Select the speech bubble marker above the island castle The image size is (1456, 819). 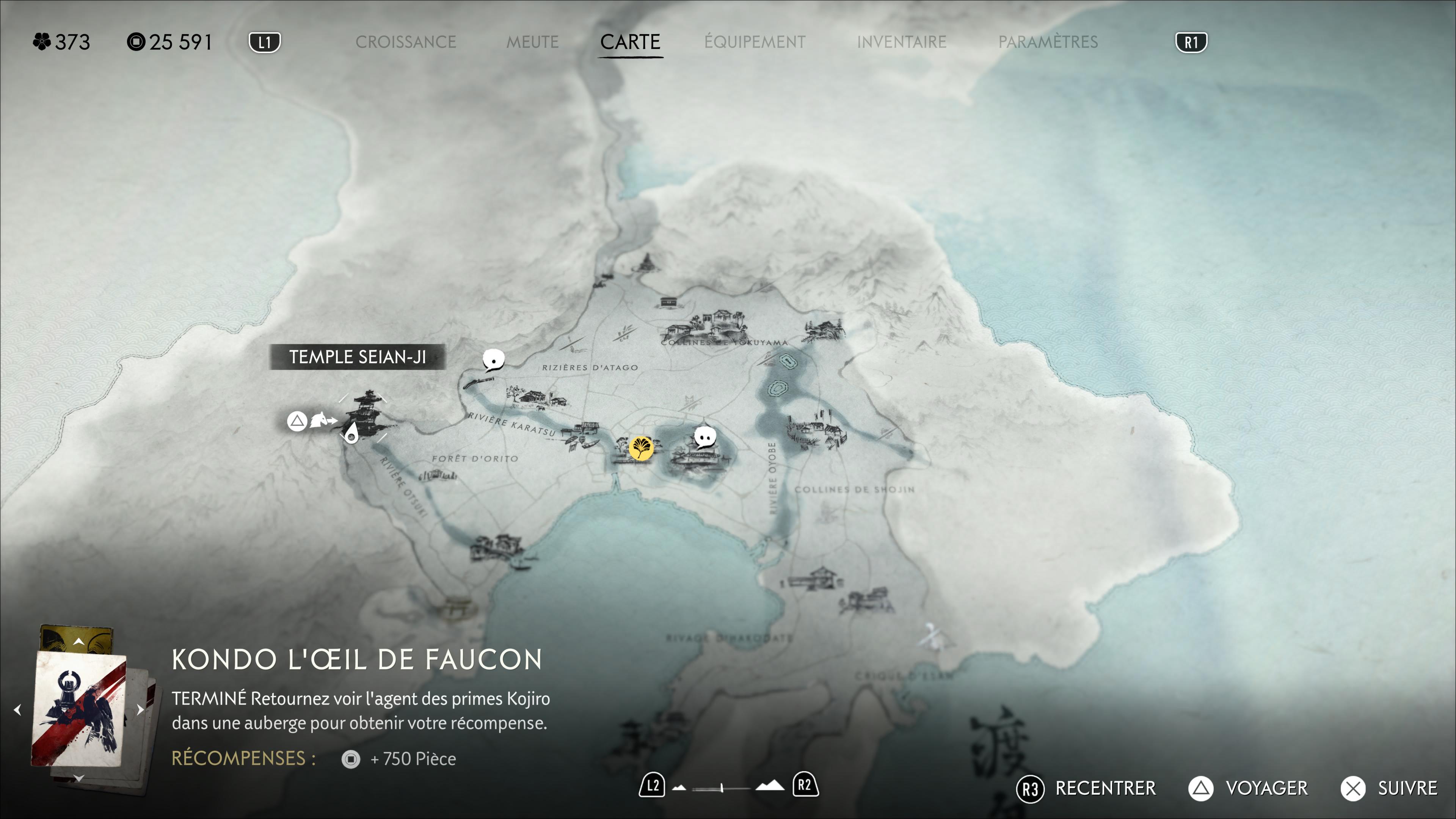coord(705,438)
